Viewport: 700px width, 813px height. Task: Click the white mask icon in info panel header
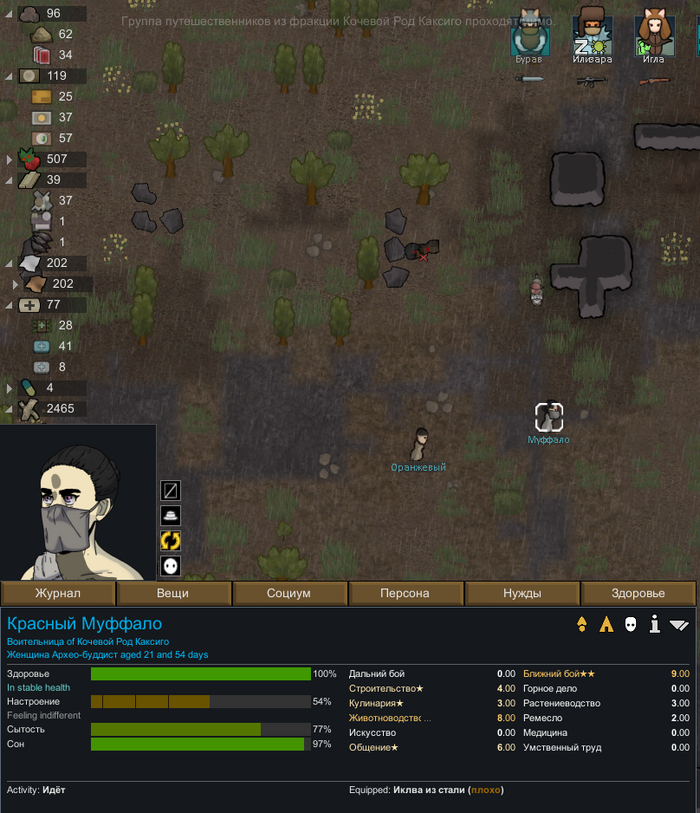click(x=631, y=625)
